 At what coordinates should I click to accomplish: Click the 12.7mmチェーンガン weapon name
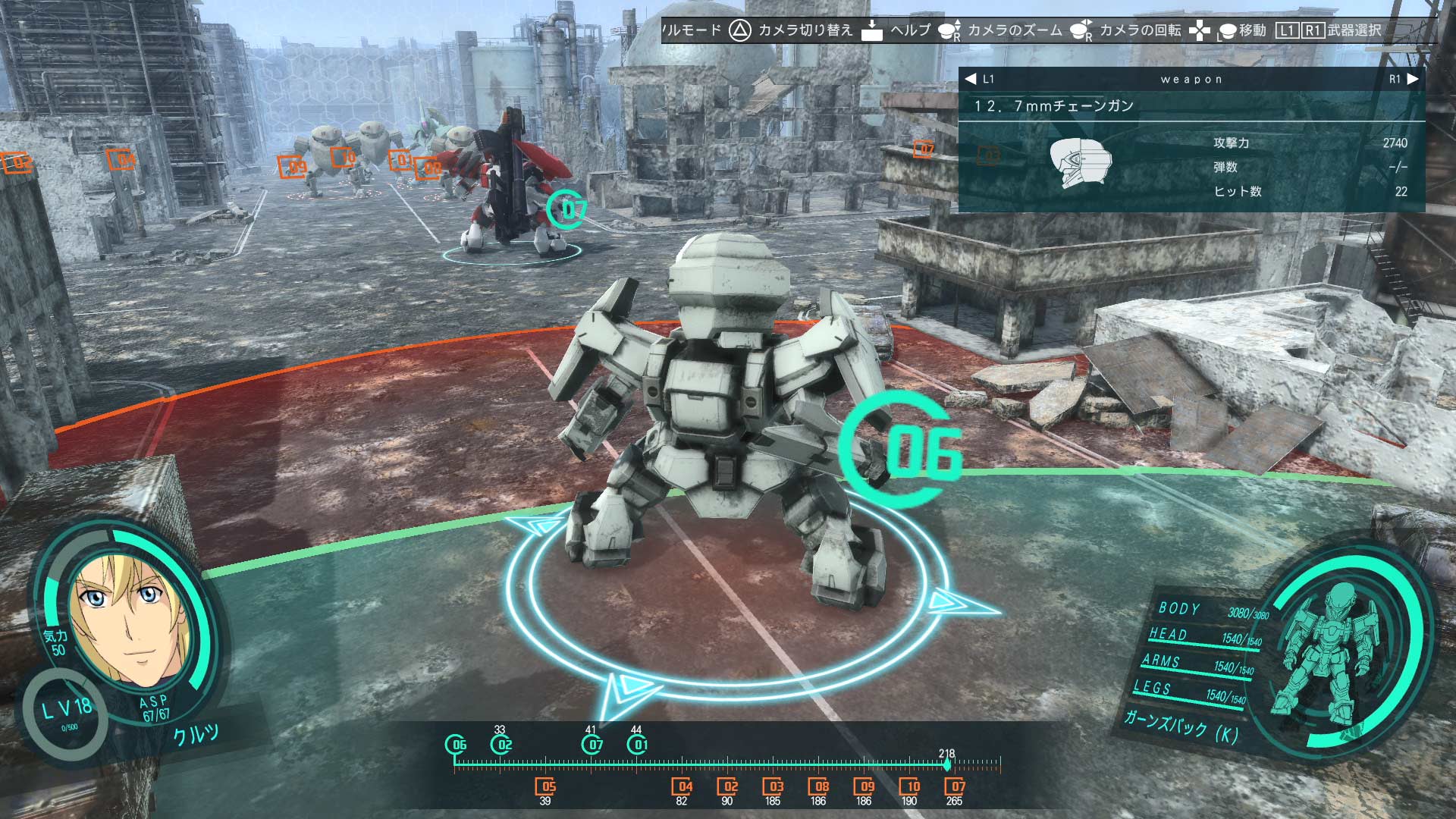click(1054, 106)
